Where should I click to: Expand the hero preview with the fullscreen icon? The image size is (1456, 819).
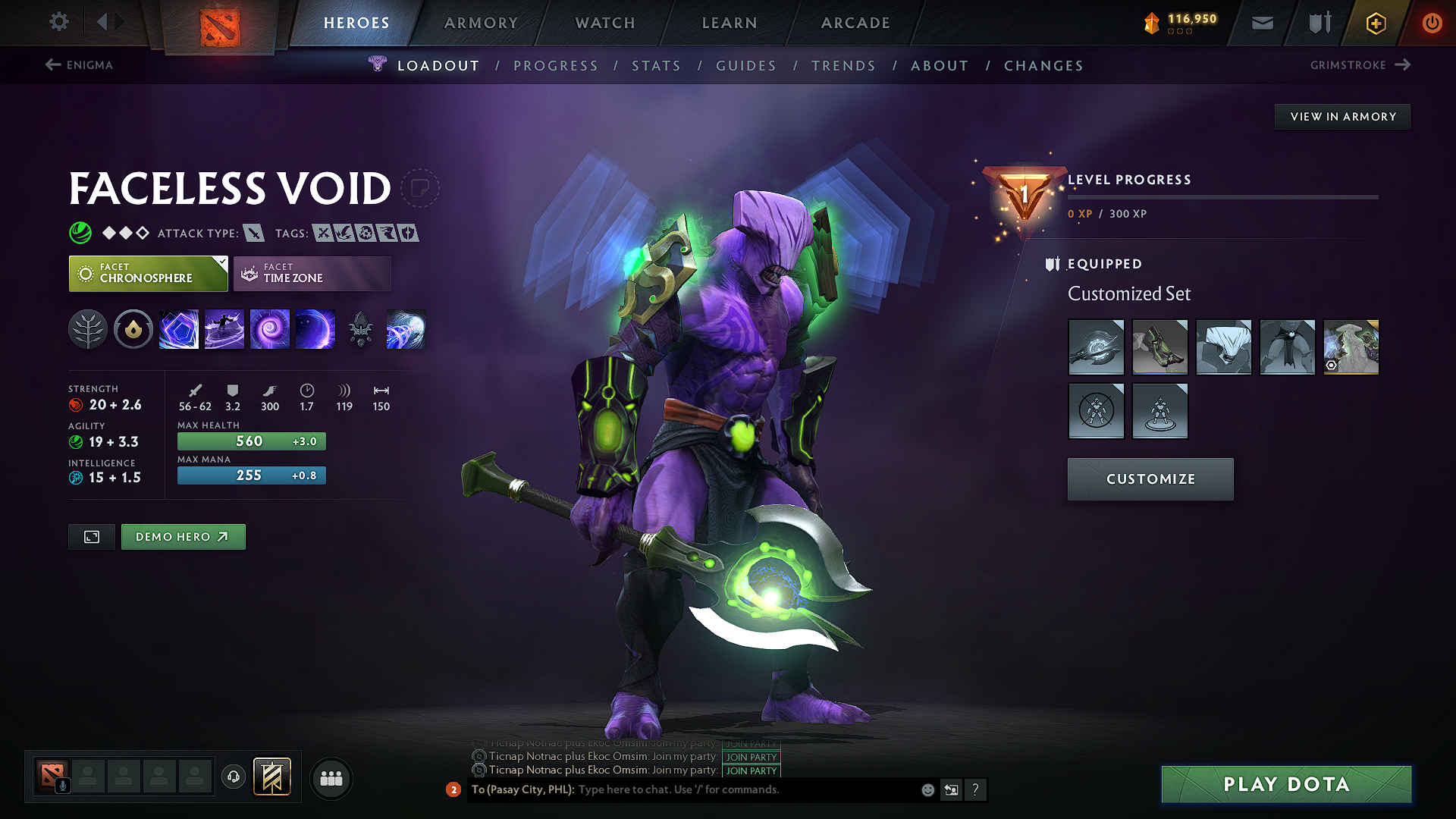click(91, 536)
